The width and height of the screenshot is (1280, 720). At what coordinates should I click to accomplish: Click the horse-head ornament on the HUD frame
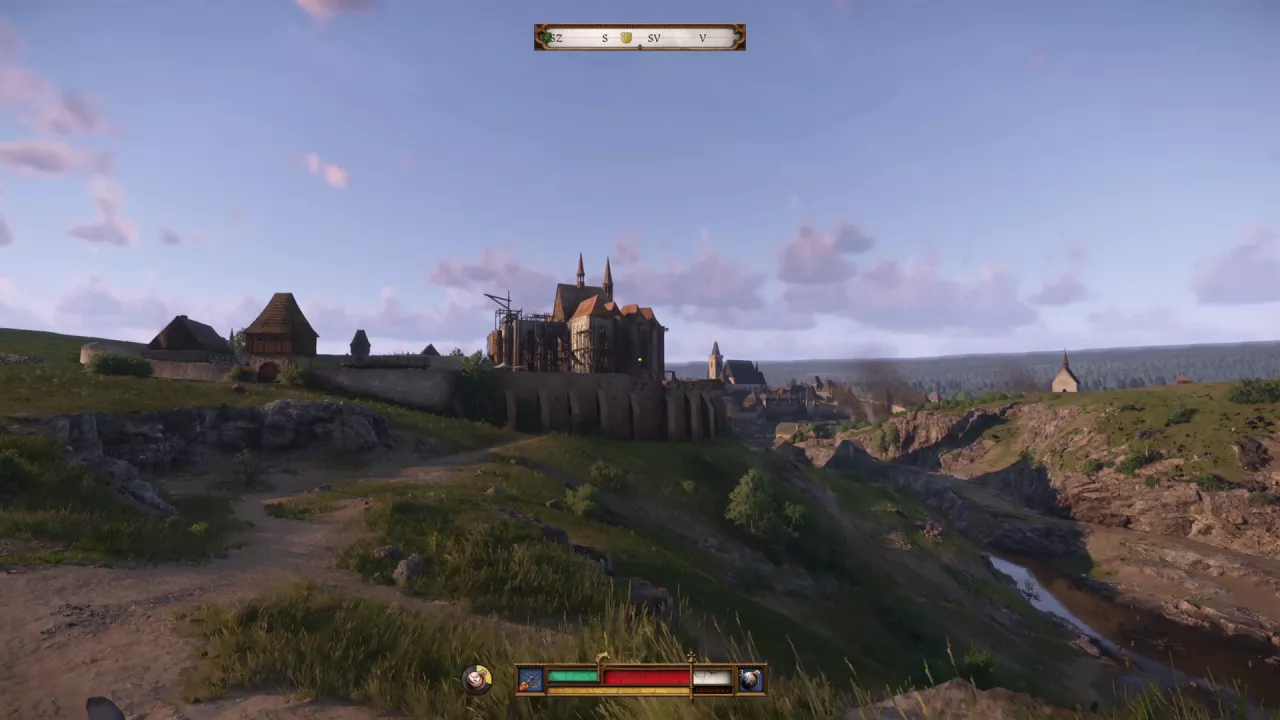[x=602, y=655]
